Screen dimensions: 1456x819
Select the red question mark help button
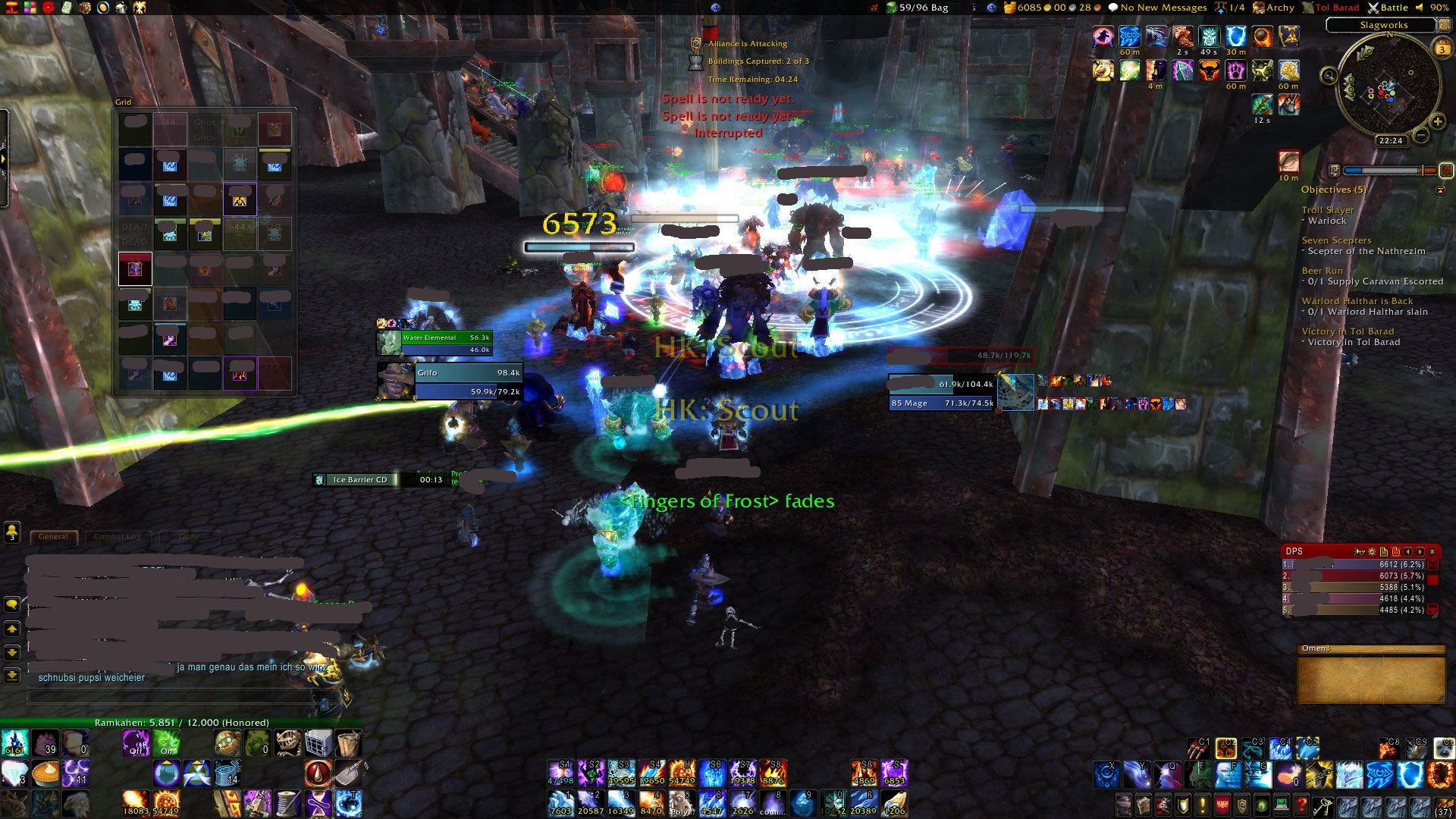(x=1301, y=805)
